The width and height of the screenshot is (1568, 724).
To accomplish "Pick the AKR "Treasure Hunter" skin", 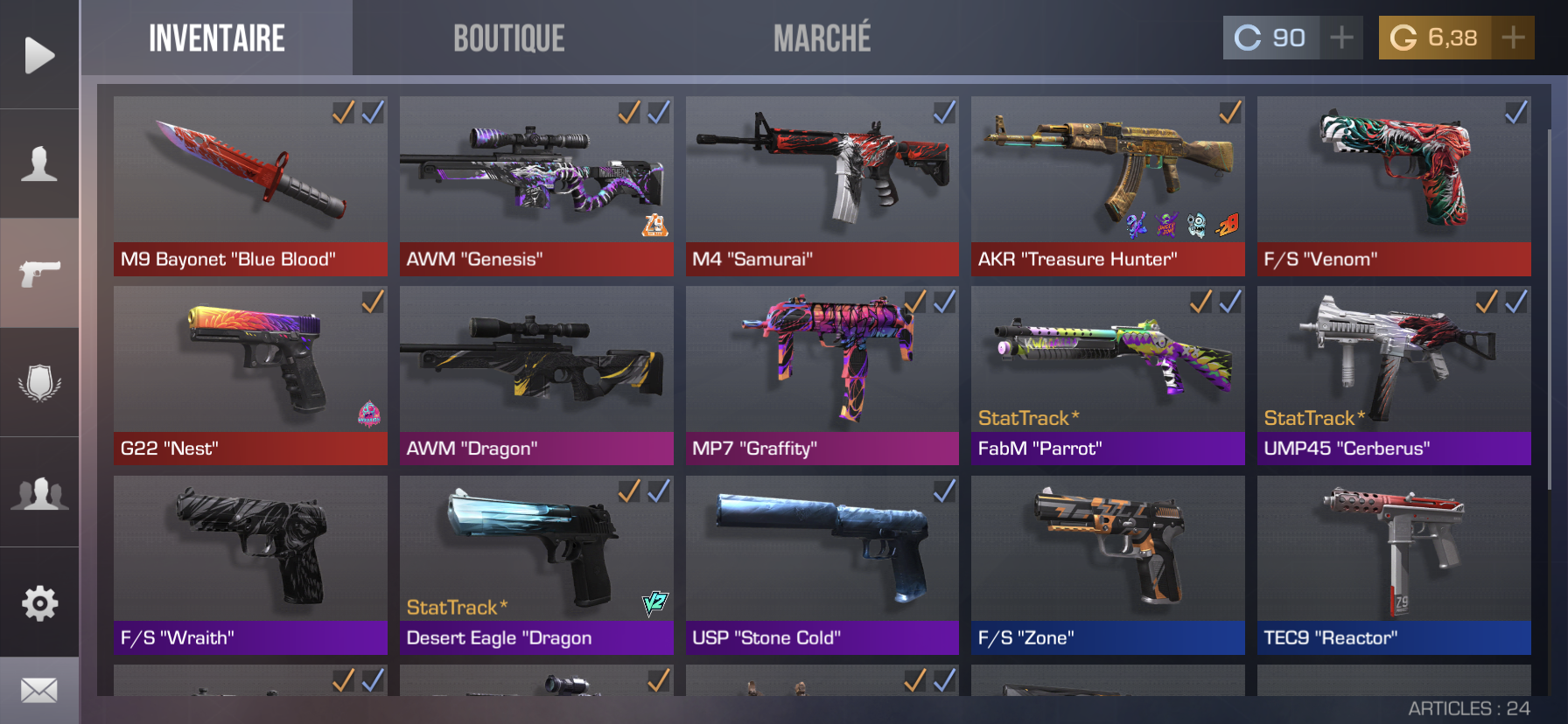I will 1108,186.
